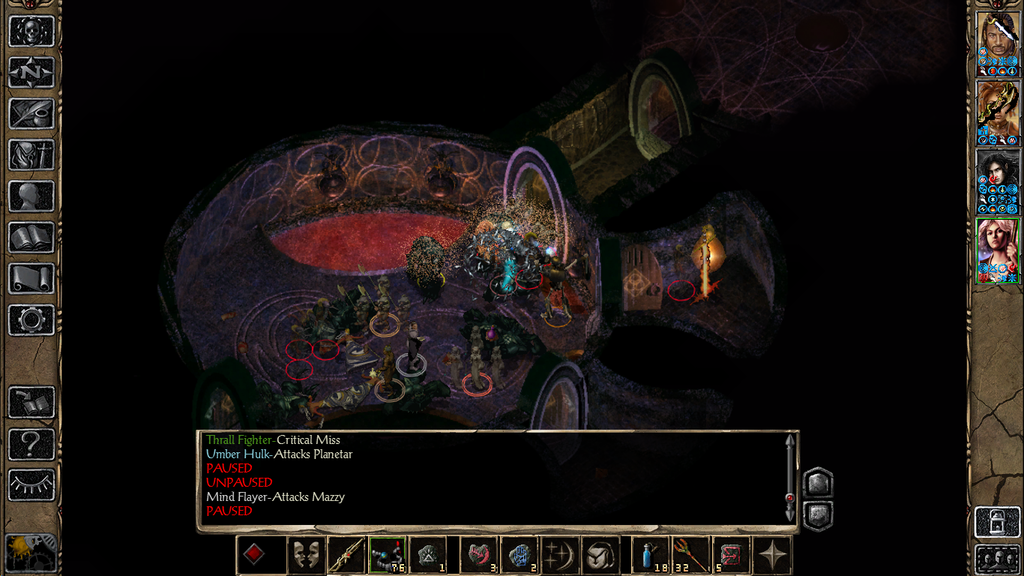Open the journal with the quill button
Screen dimensions: 1024x576
[x=31, y=113]
